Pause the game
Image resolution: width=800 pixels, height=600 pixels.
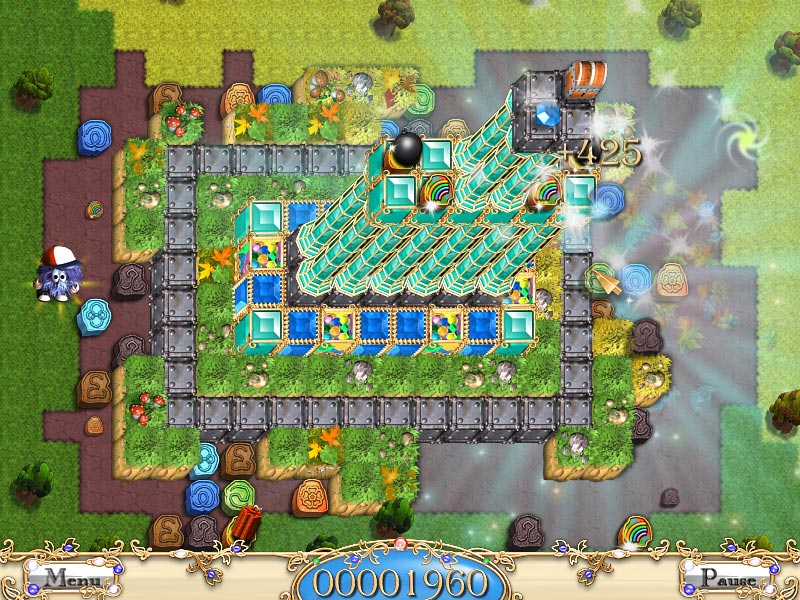tap(727, 578)
